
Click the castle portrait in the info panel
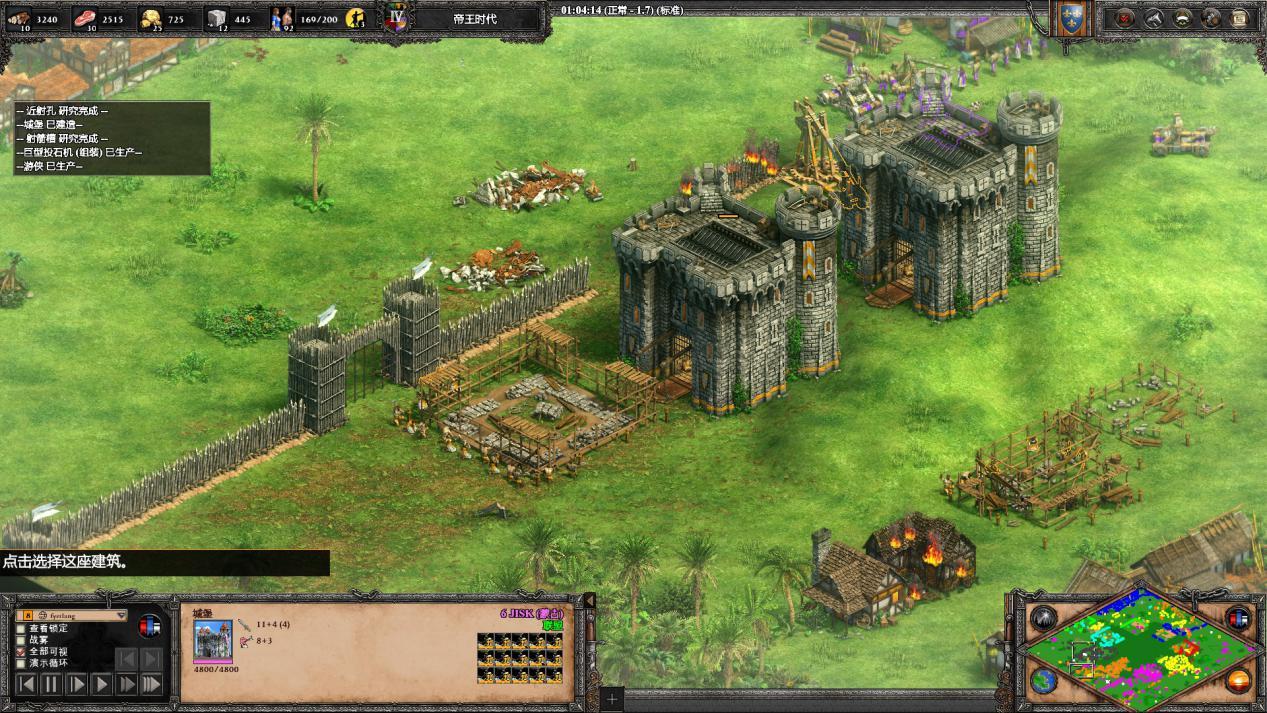pos(213,641)
